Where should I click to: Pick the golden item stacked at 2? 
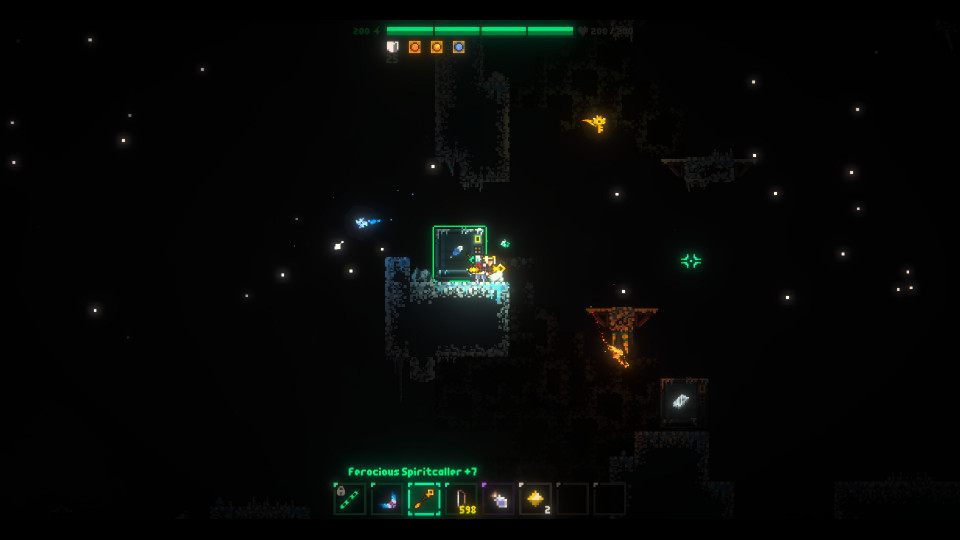535,499
